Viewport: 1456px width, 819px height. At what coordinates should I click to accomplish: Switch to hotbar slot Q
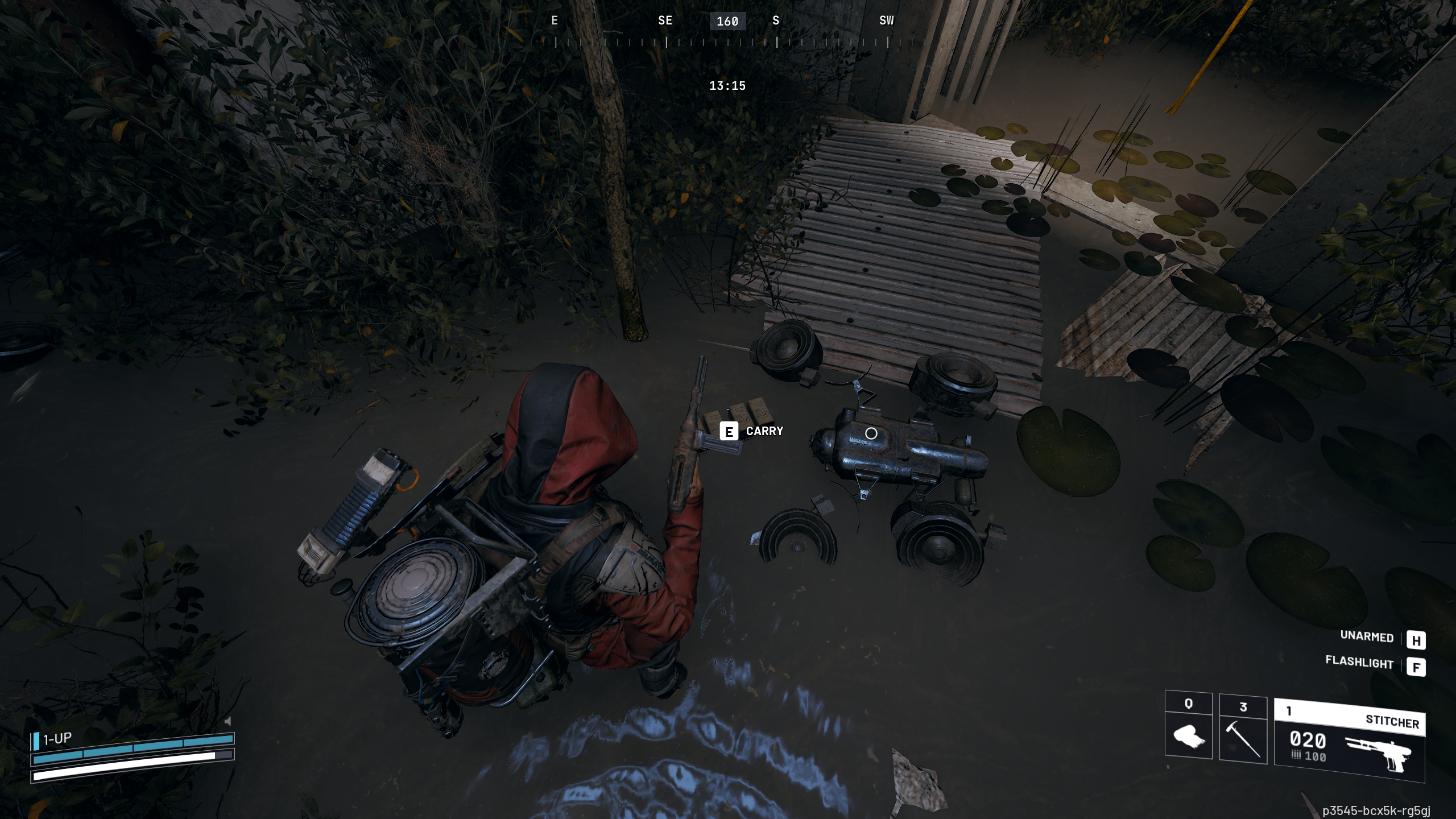click(1188, 719)
